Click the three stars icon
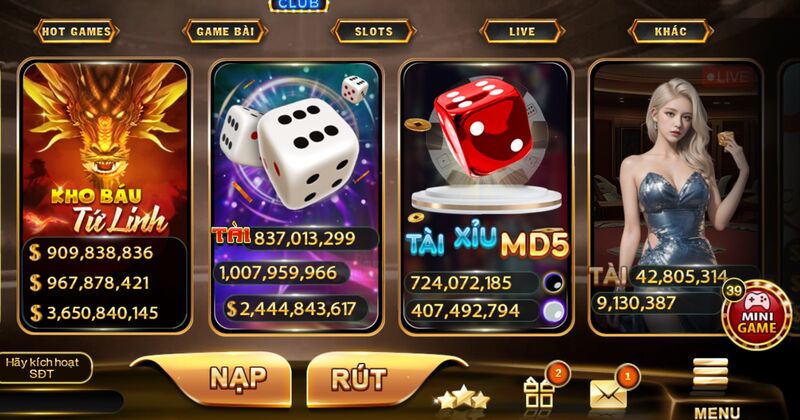Viewport: 800px width, 420px height. [460, 399]
